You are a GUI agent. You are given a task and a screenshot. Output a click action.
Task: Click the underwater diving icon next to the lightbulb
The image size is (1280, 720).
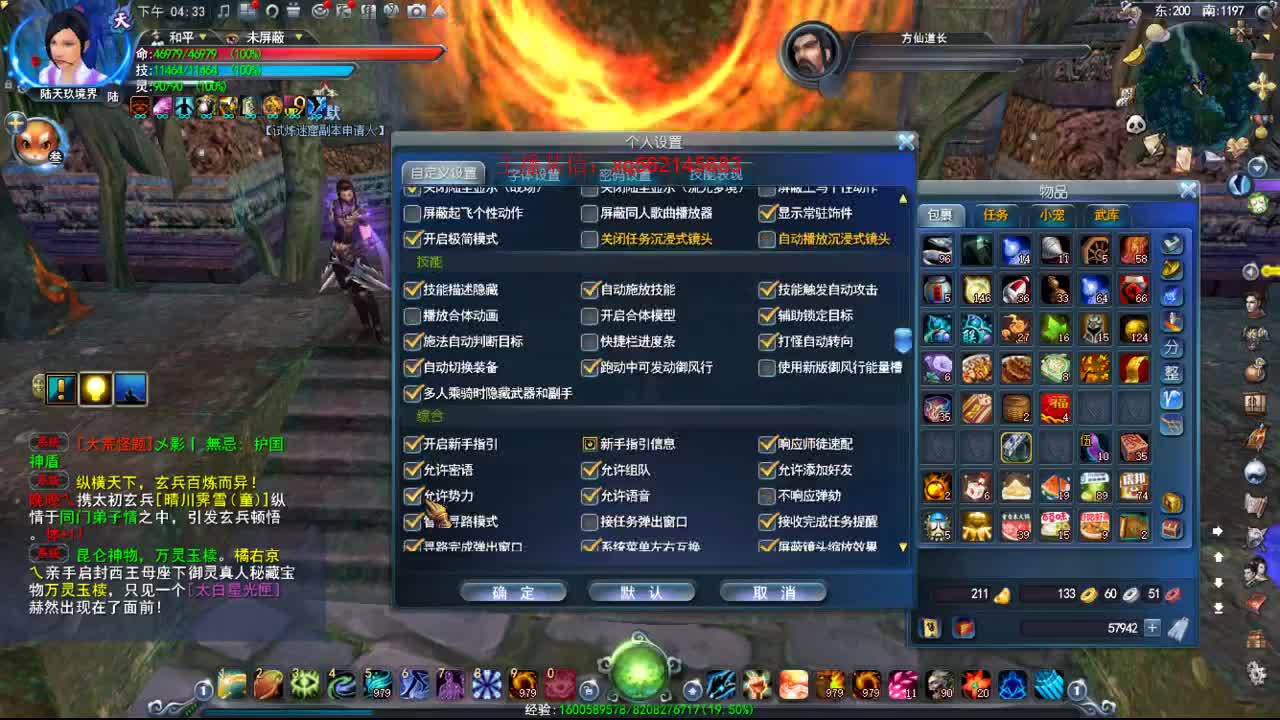click(132, 390)
